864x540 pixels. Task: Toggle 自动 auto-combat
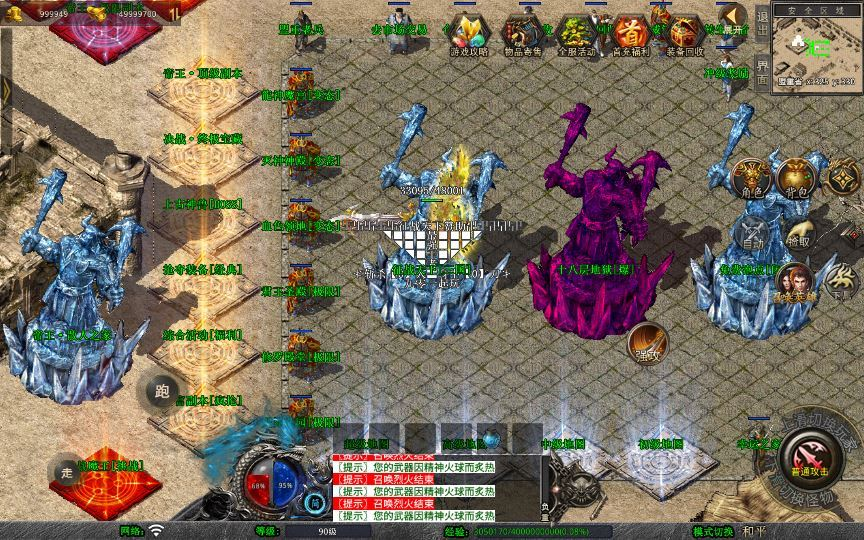click(752, 232)
